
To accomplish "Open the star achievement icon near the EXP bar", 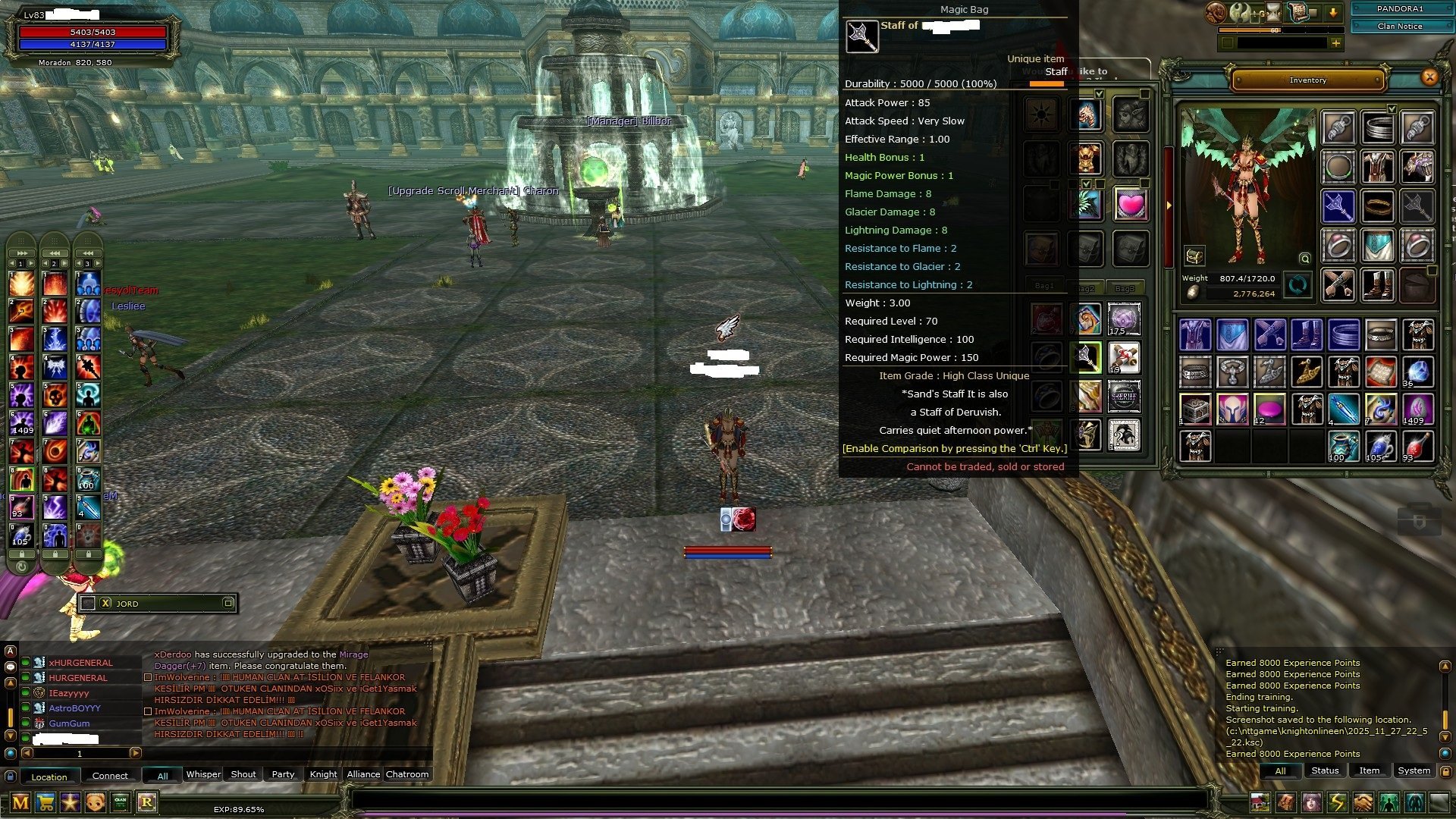I will pyautogui.click(x=70, y=802).
